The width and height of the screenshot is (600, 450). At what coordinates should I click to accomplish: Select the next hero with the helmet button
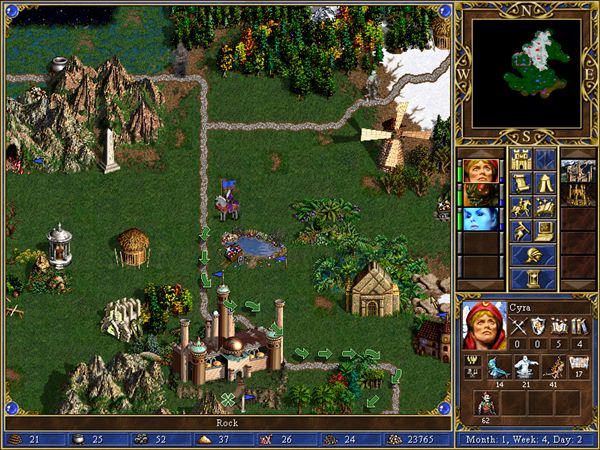pyautogui.click(x=532, y=255)
